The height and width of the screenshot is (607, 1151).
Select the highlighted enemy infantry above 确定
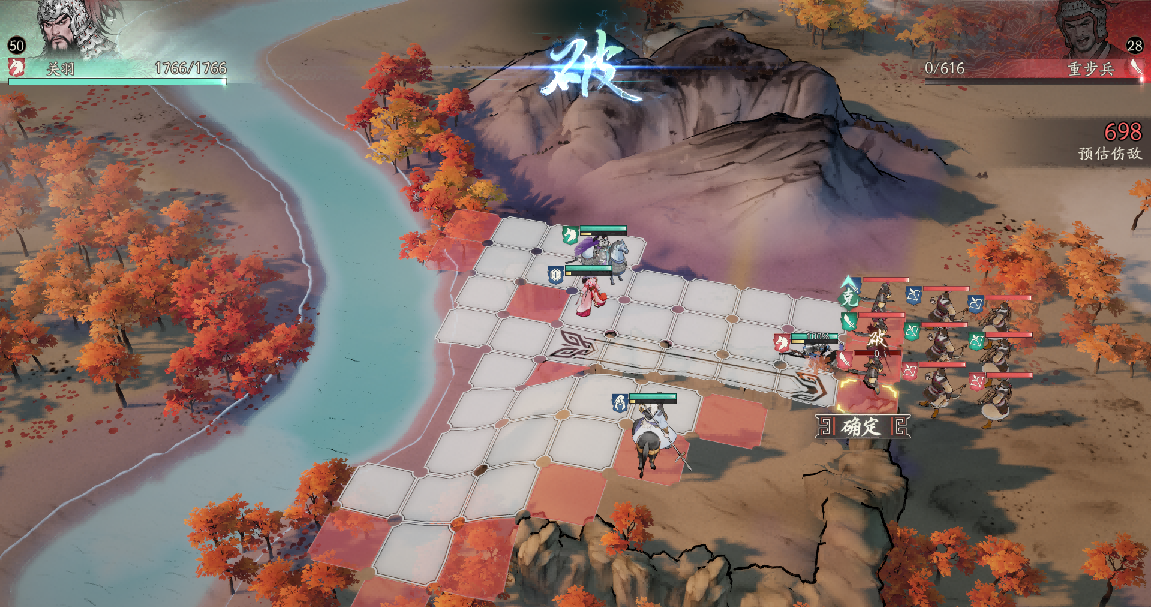click(874, 373)
